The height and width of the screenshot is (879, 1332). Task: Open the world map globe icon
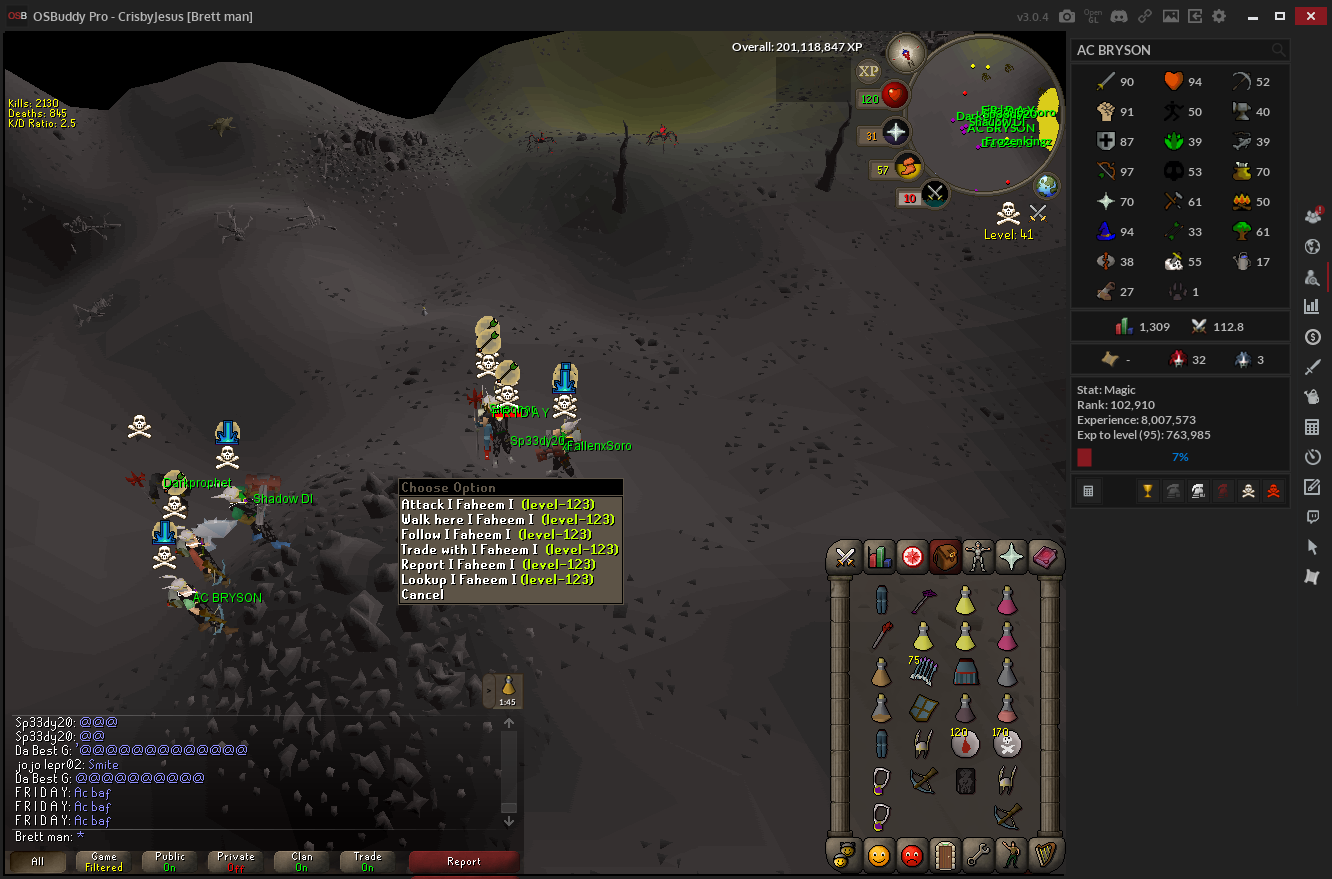pyautogui.click(x=1047, y=186)
